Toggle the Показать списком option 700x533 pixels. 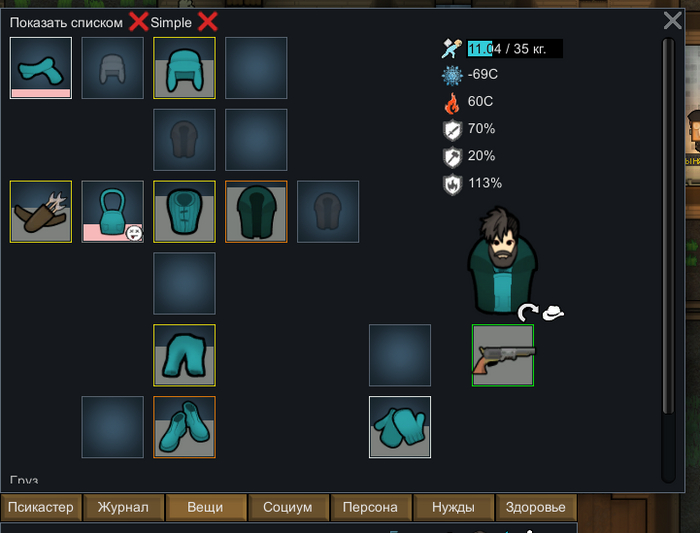[x=138, y=22]
